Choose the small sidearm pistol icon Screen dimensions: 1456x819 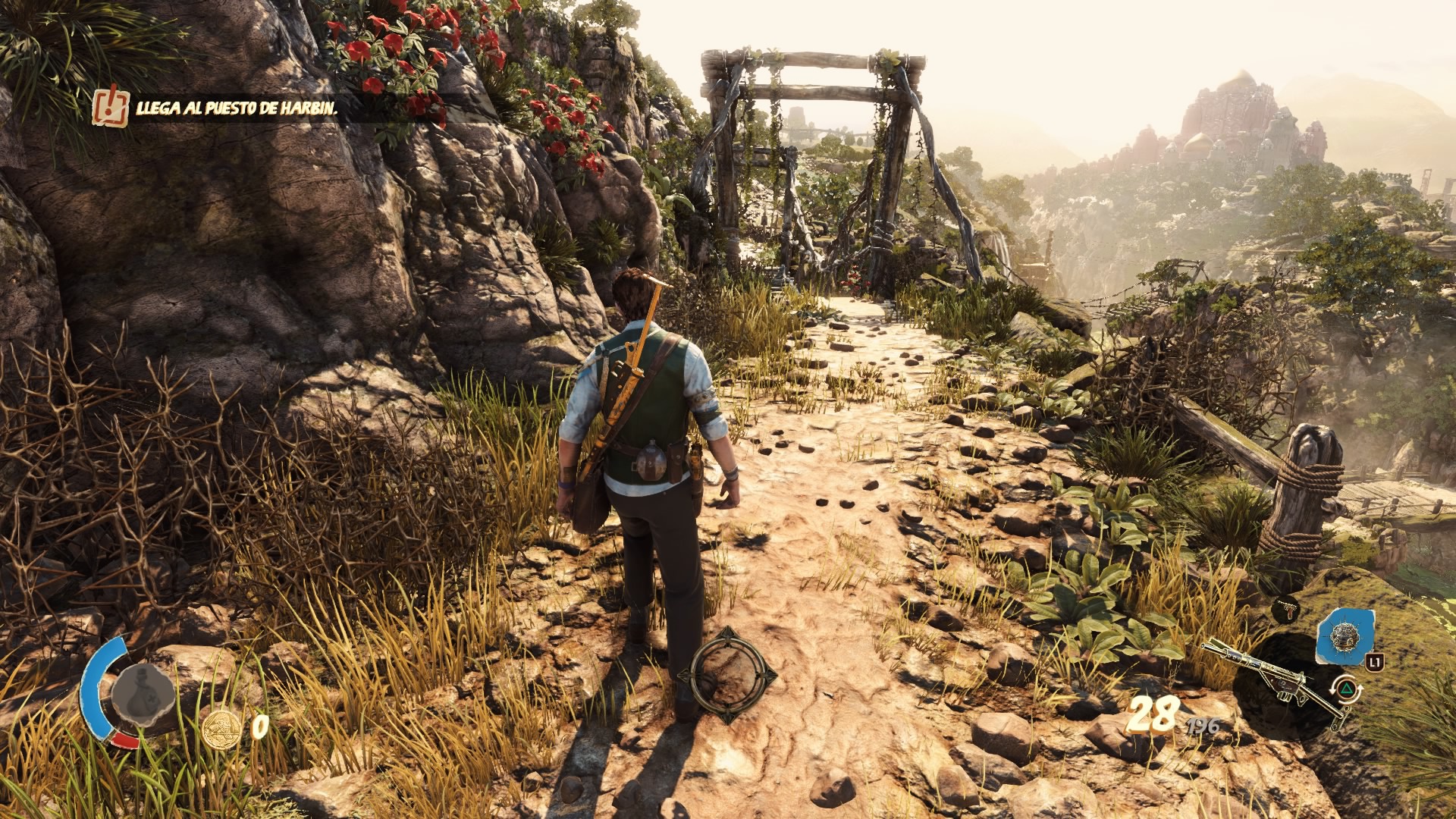pos(1286,607)
